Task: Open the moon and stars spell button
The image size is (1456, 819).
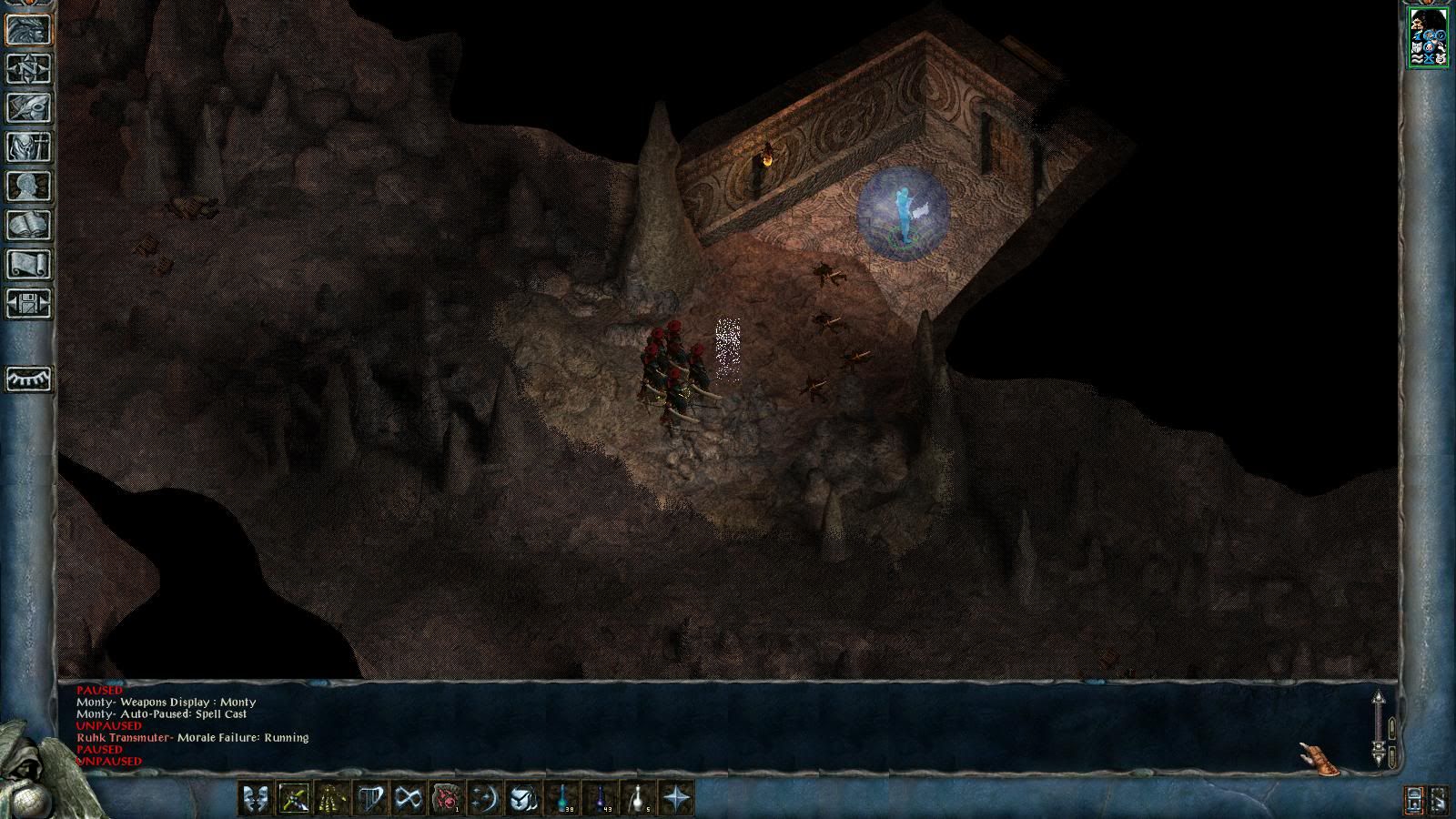Action: pyautogui.click(x=484, y=799)
